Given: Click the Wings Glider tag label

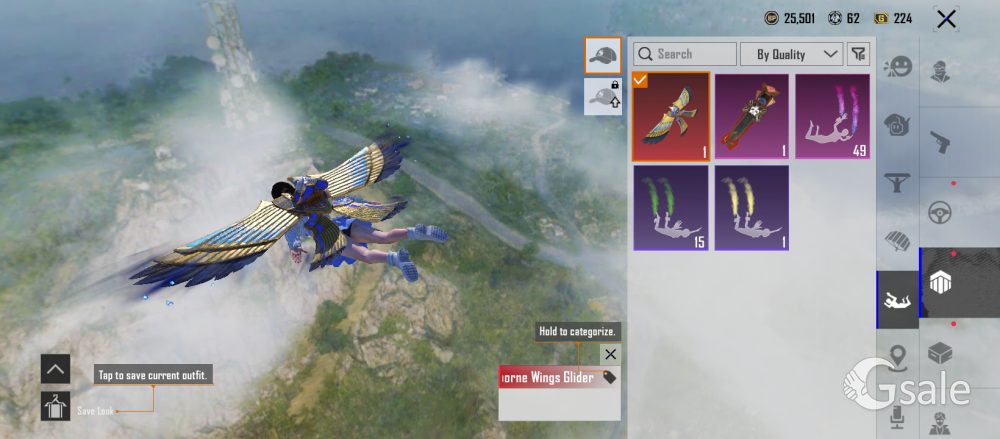Looking at the screenshot, I should (559, 377).
